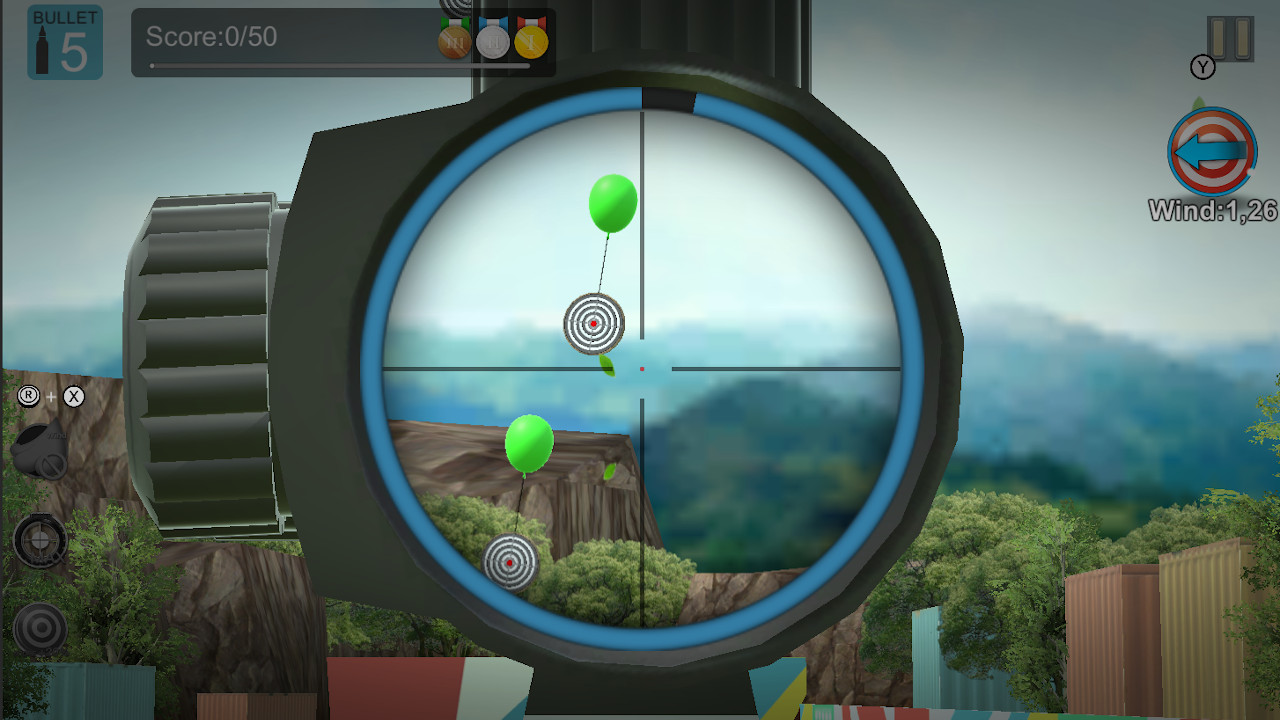Click the bronze medal III icon

pos(453,42)
